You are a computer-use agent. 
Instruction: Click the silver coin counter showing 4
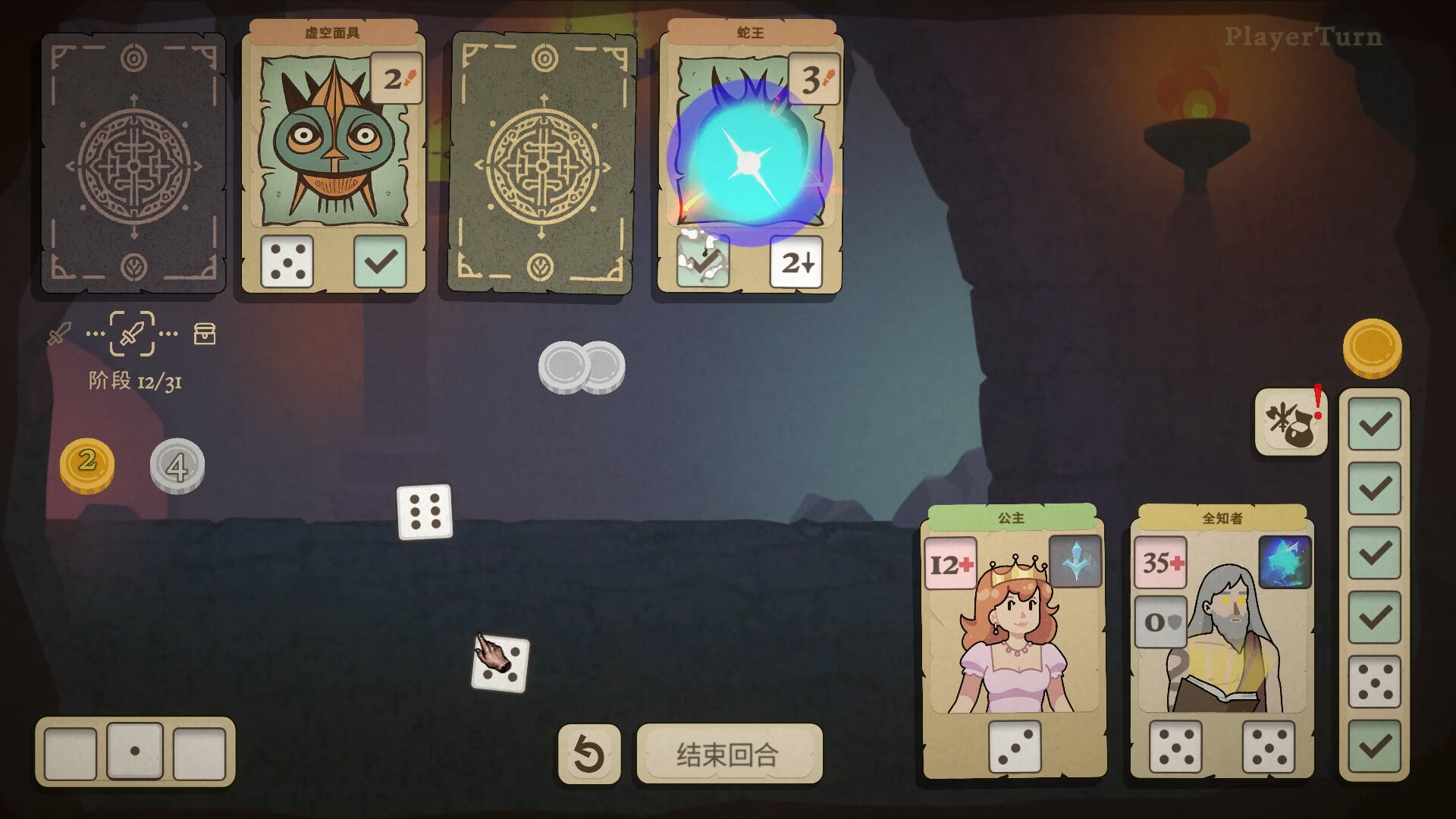click(177, 466)
